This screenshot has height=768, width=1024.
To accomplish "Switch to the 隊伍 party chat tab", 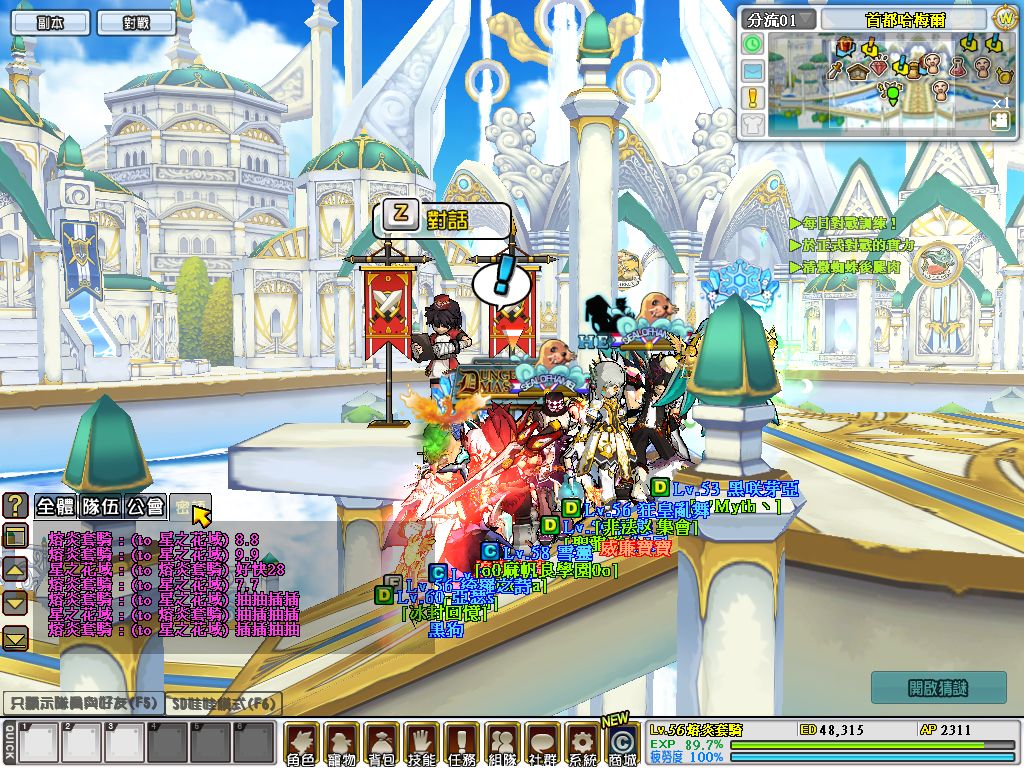I will 101,507.
